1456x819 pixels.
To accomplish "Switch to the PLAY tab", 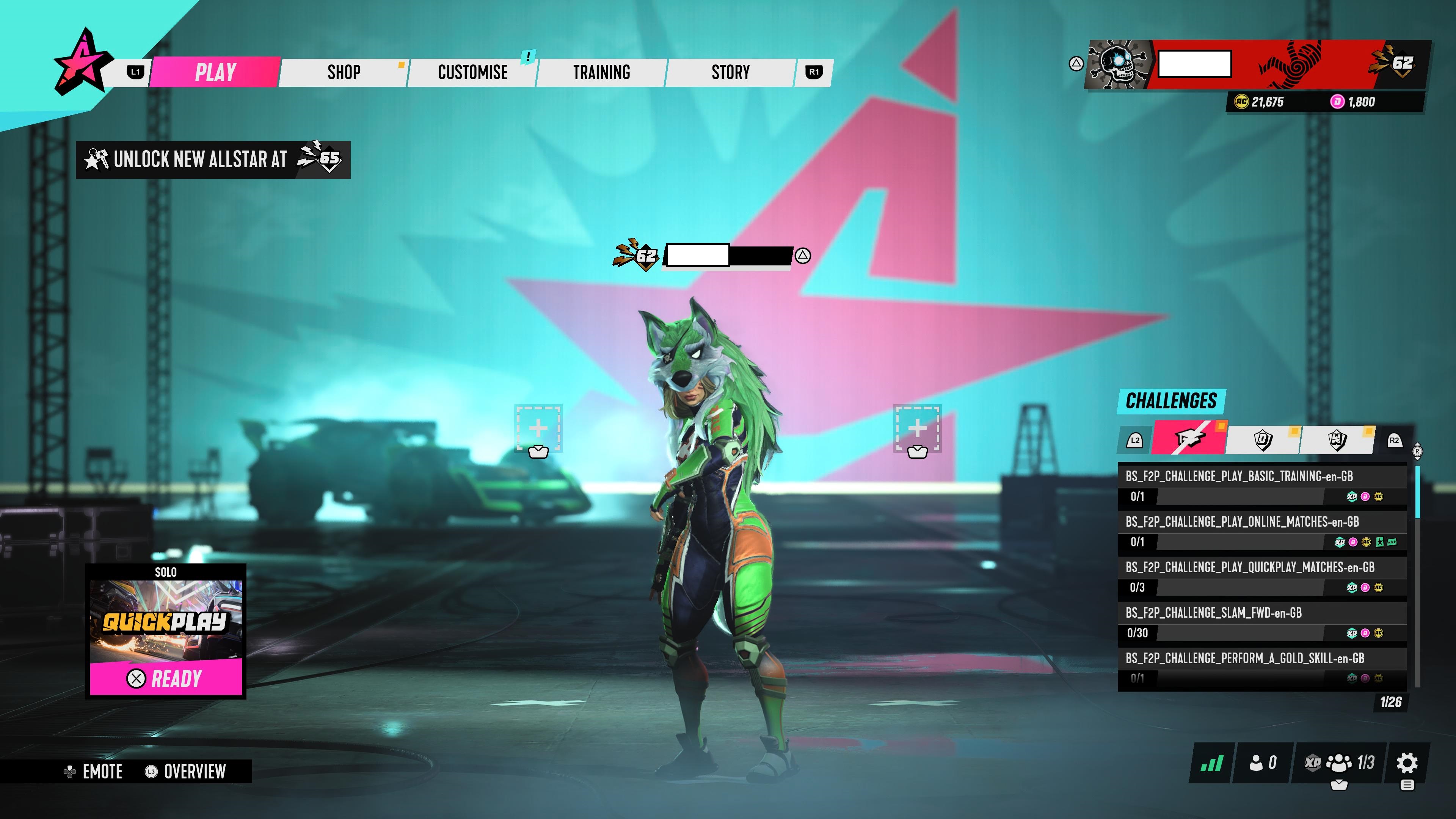I will click(x=215, y=72).
